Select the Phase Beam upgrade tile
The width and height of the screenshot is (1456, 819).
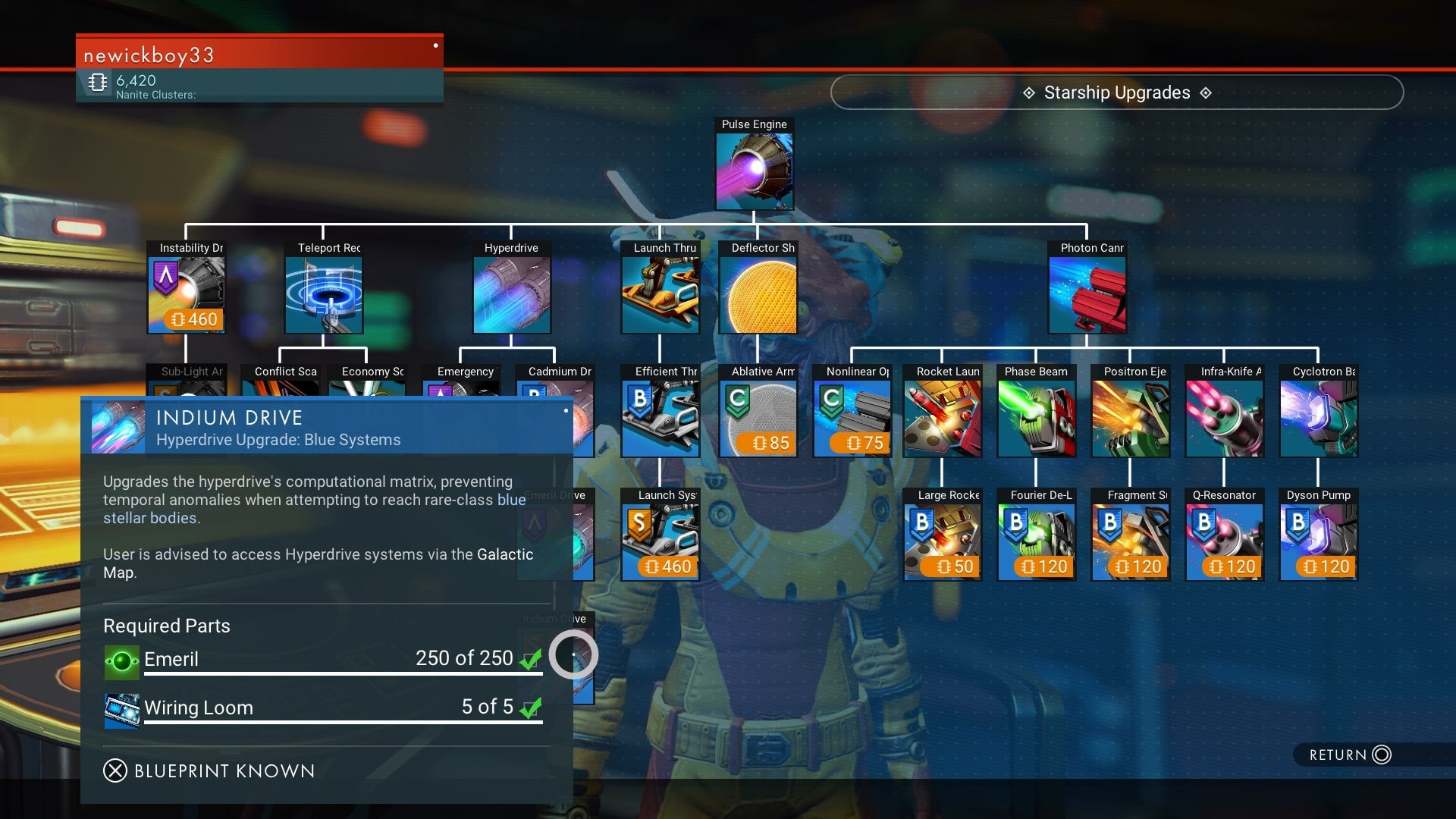click(1036, 419)
